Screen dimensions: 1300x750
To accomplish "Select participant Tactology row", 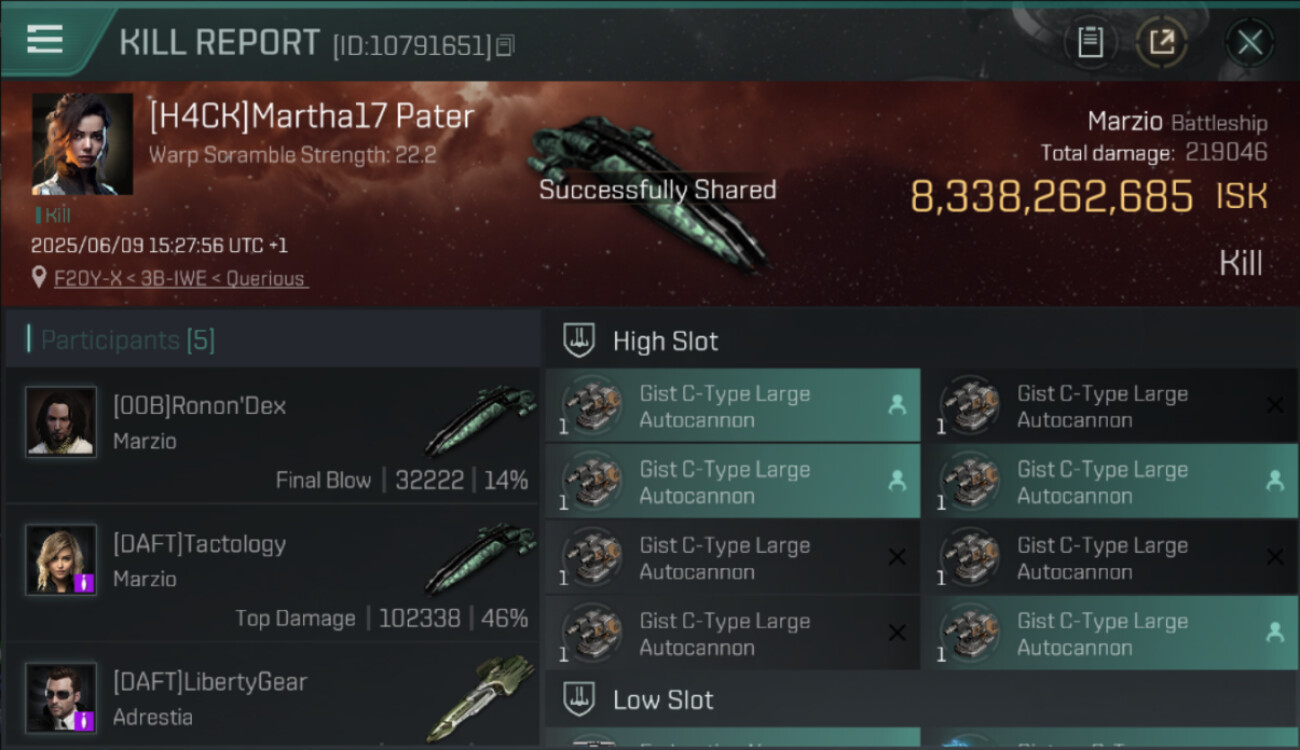I will pyautogui.click(x=272, y=574).
